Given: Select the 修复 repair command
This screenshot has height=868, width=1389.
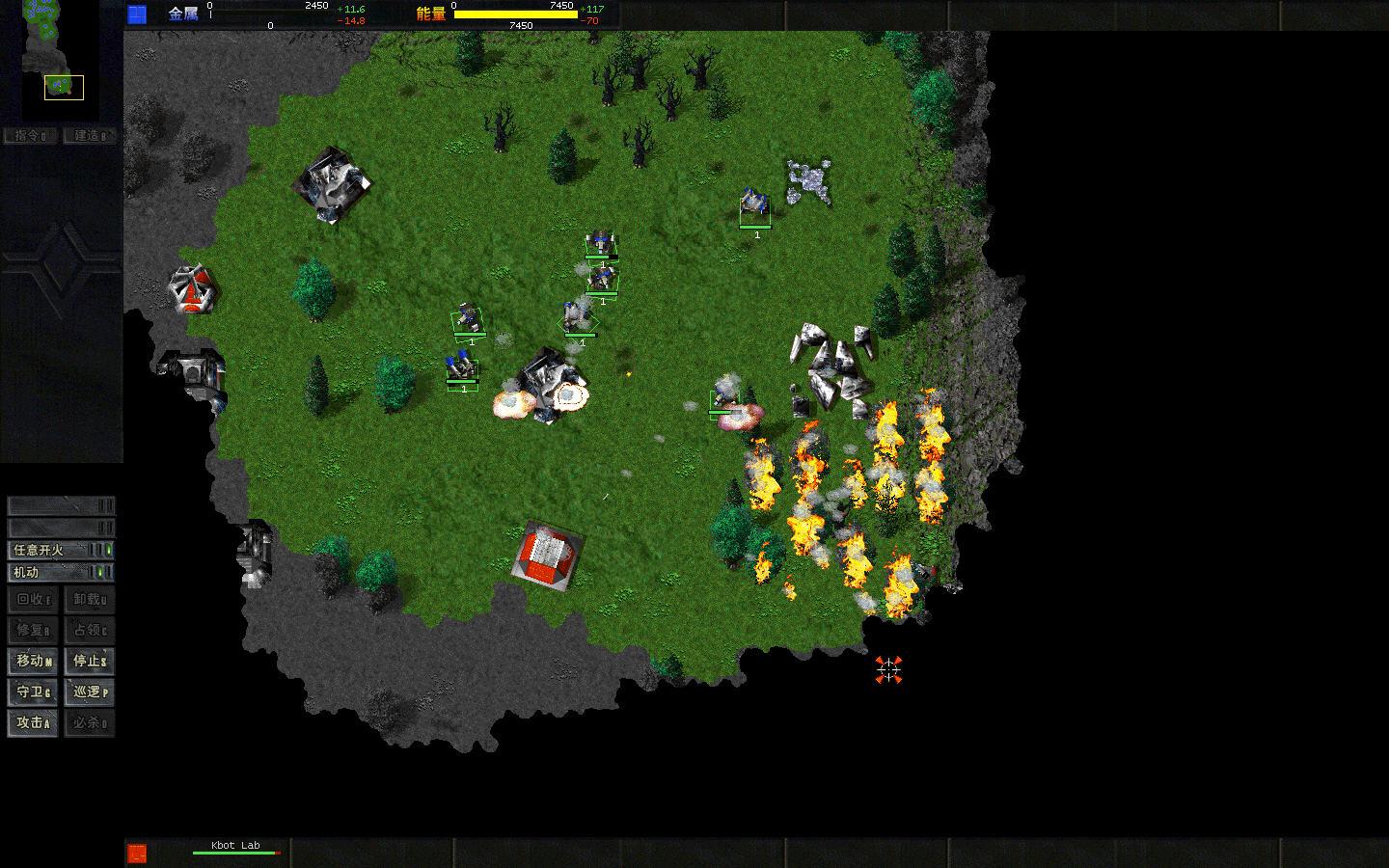Looking at the screenshot, I should 34,630.
